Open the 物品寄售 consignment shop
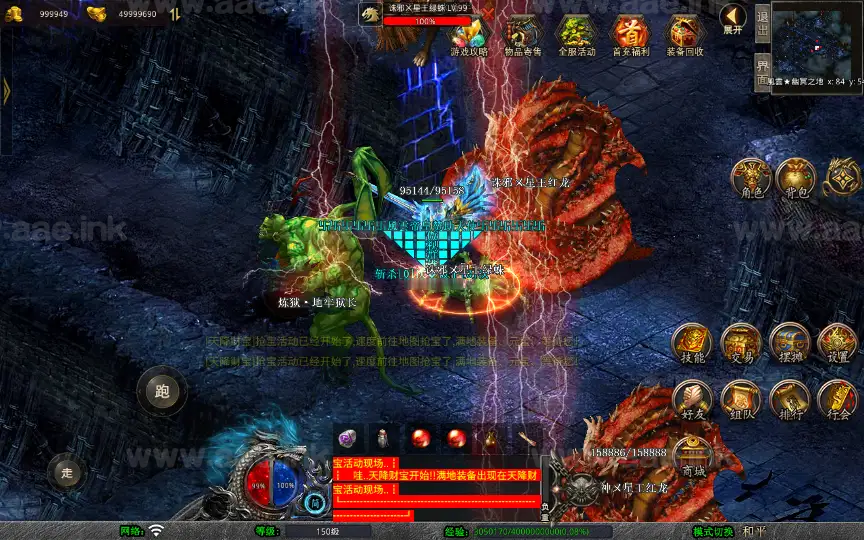The width and height of the screenshot is (864, 540). click(x=523, y=35)
